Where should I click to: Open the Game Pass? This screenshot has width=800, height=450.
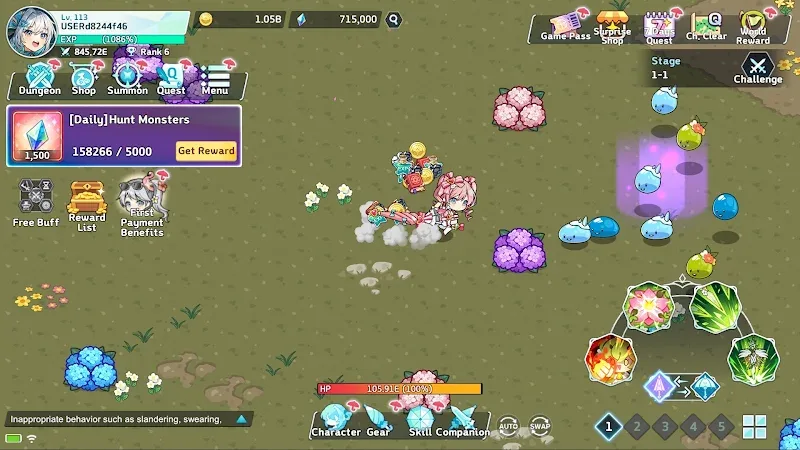pos(565,26)
